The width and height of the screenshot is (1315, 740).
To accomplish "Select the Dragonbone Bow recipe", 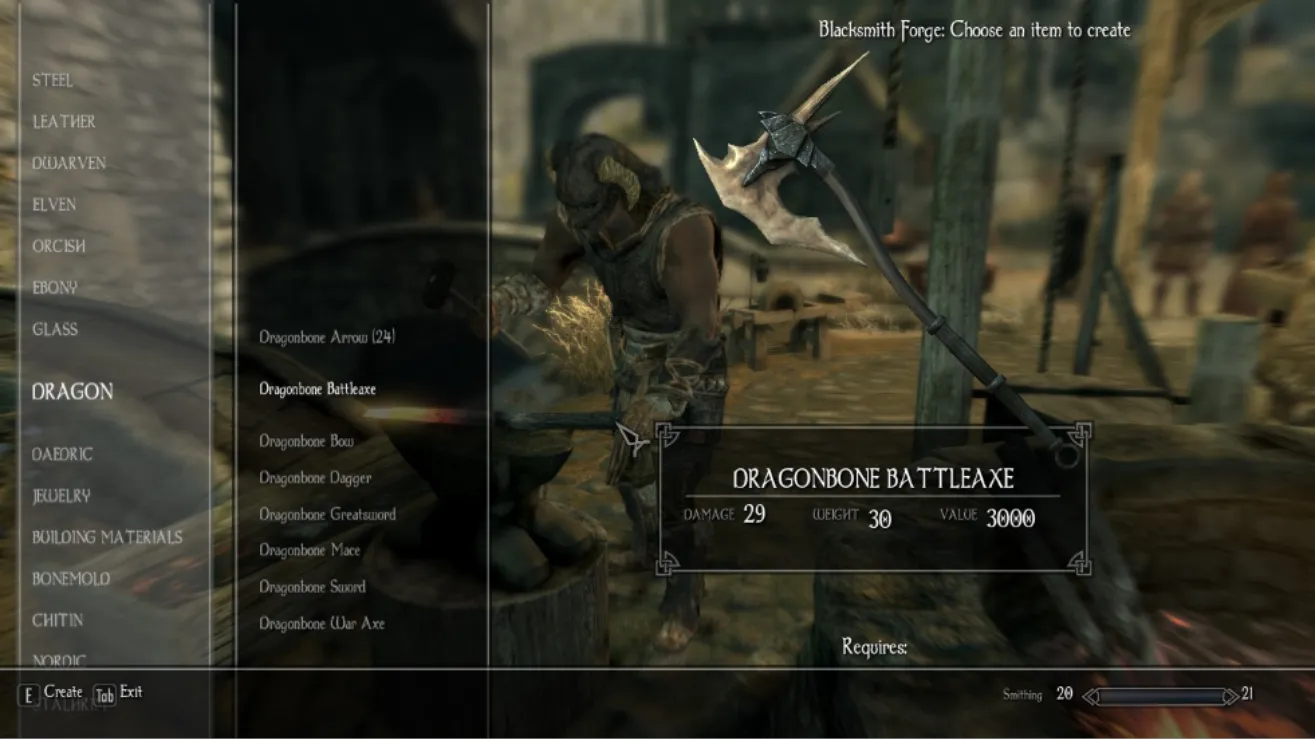I will point(306,441).
